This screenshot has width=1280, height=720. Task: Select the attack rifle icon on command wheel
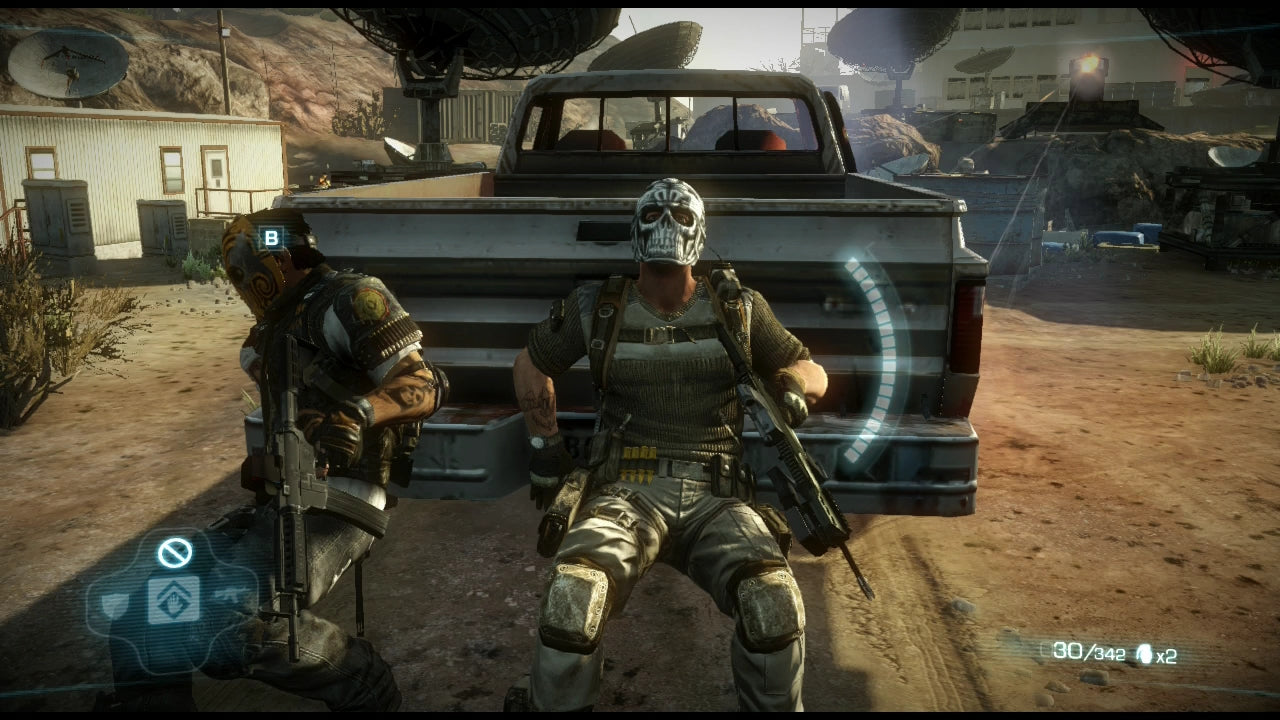click(x=230, y=594)
